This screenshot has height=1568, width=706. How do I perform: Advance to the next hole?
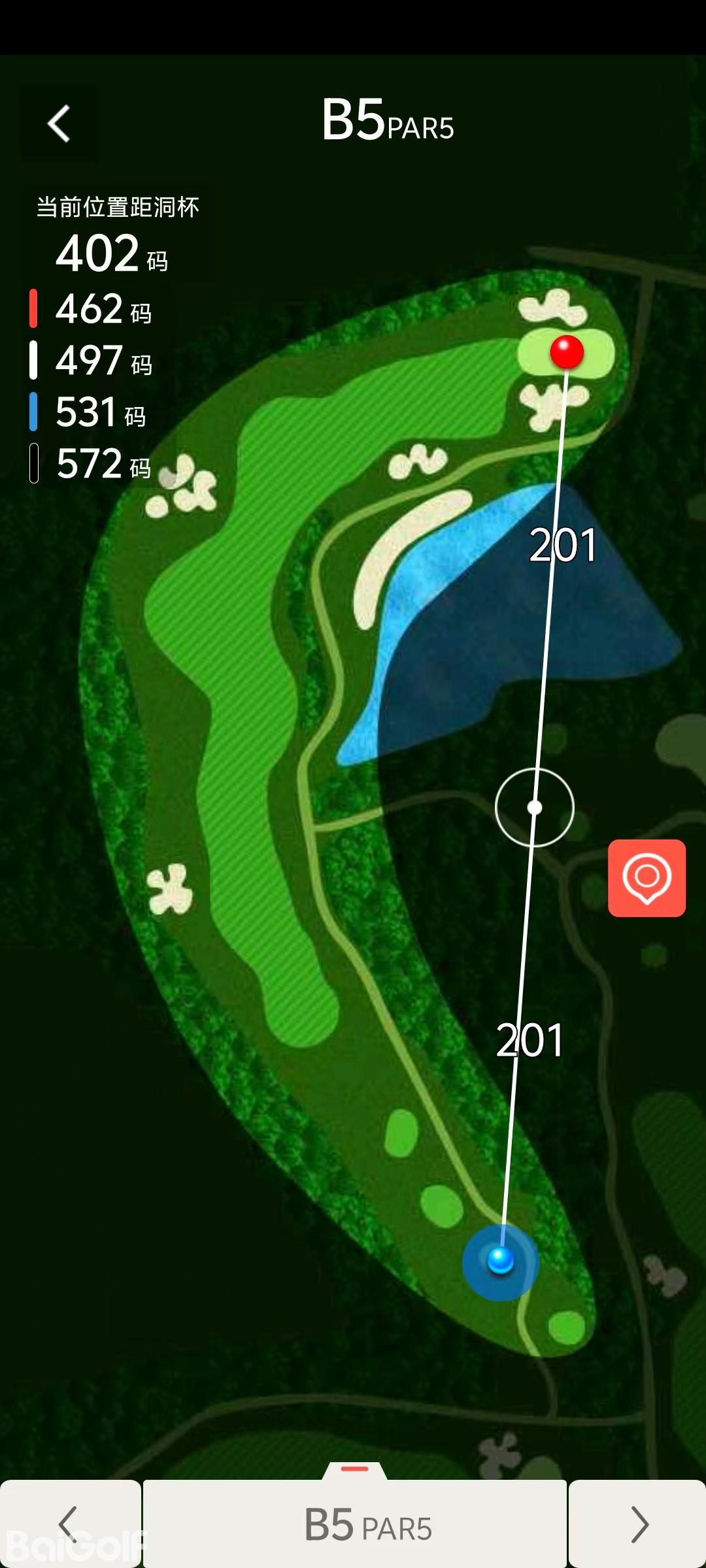coord(638,1524)
